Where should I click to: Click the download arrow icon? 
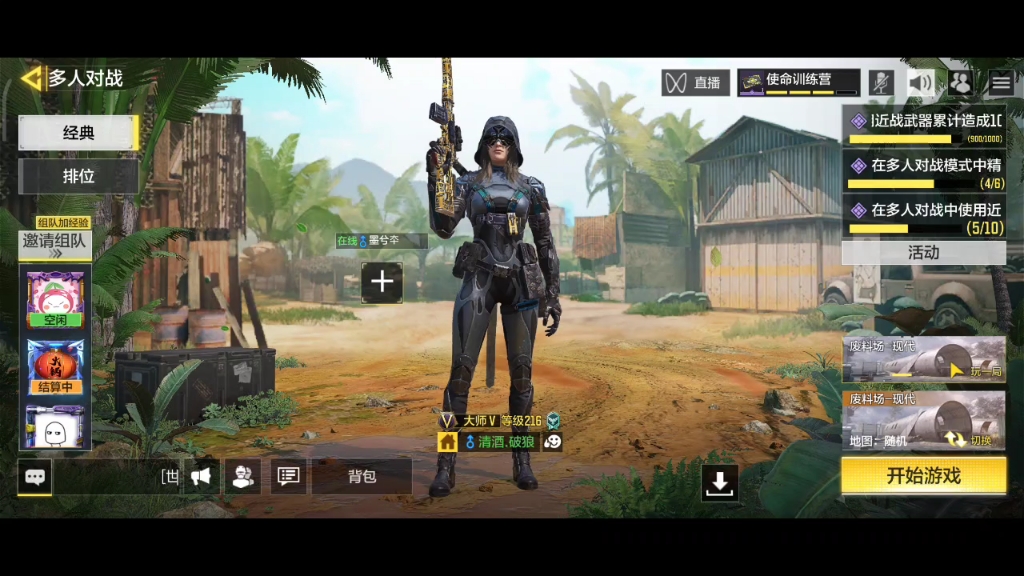(x=720, y=482)
